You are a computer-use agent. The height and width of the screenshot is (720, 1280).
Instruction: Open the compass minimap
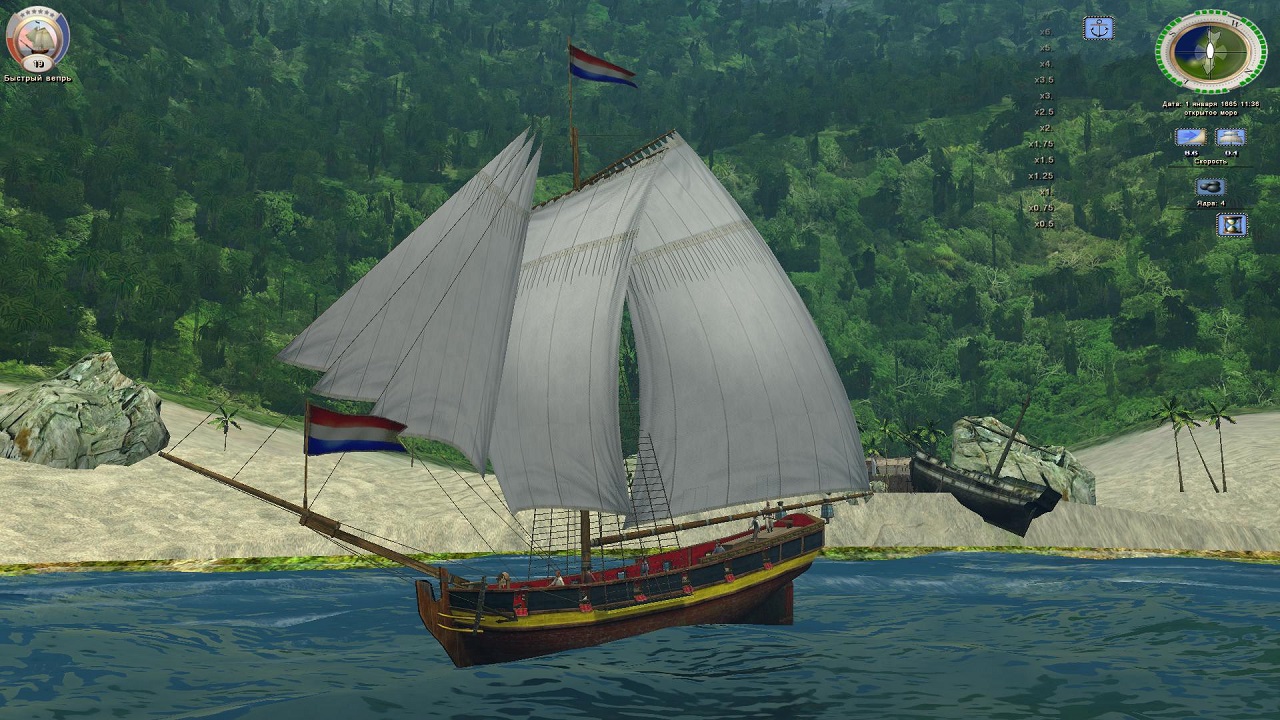pyautogui.click(x=1210, y=50)
